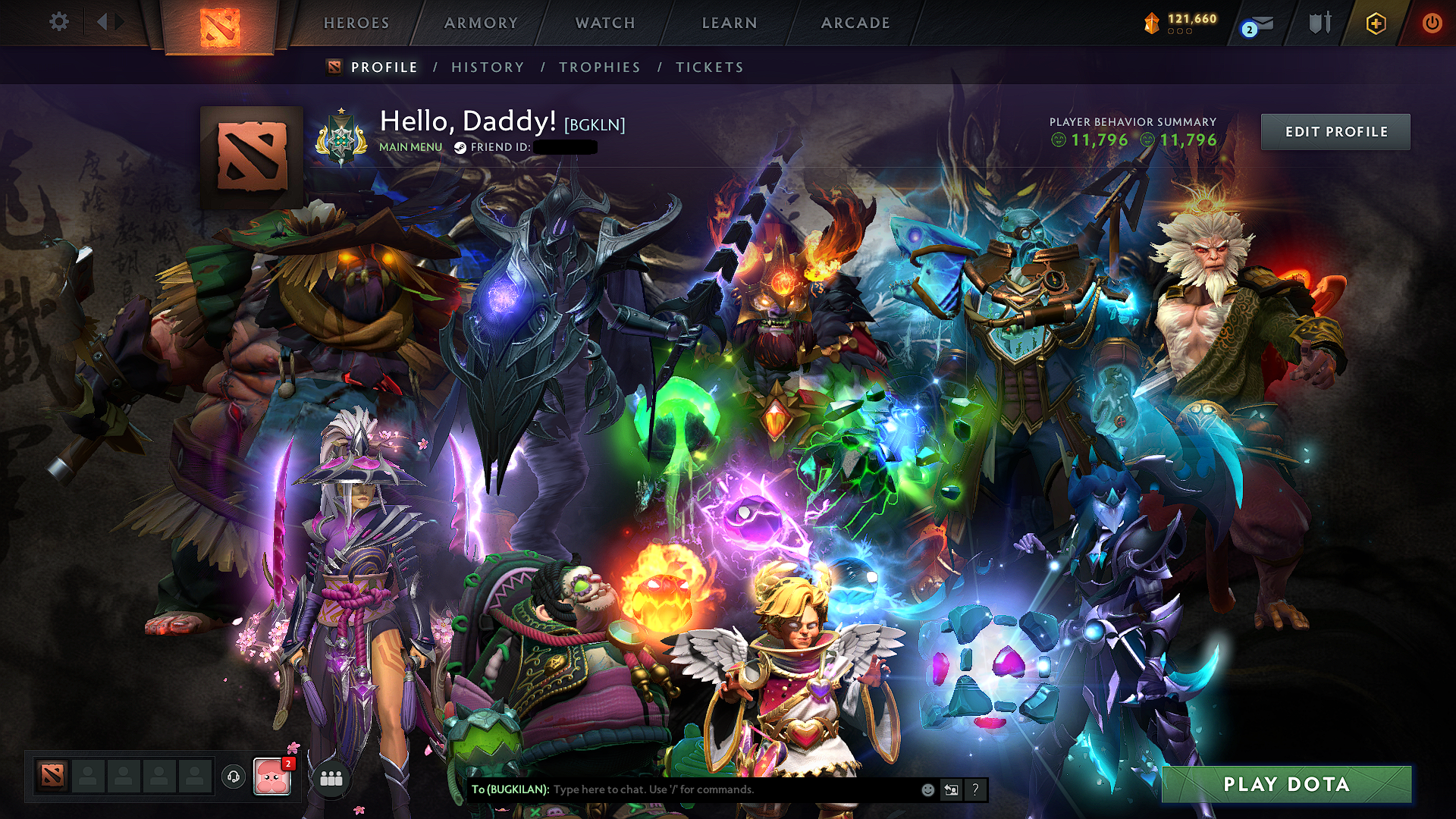
Task: Switch to the HISTORY tab
Action: pos(487,67)
